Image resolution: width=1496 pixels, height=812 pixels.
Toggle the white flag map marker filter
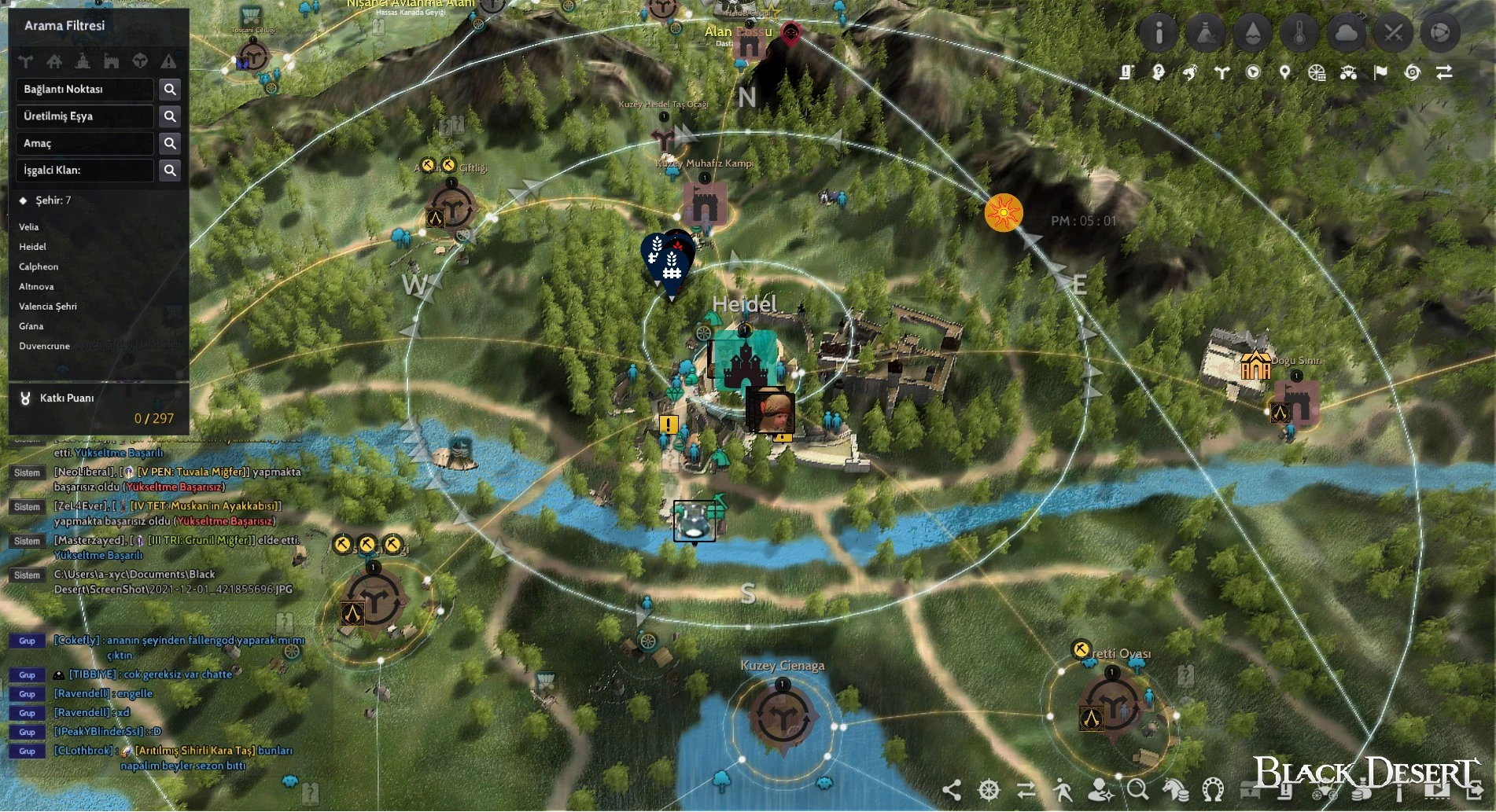click(x=1380, y=73)
